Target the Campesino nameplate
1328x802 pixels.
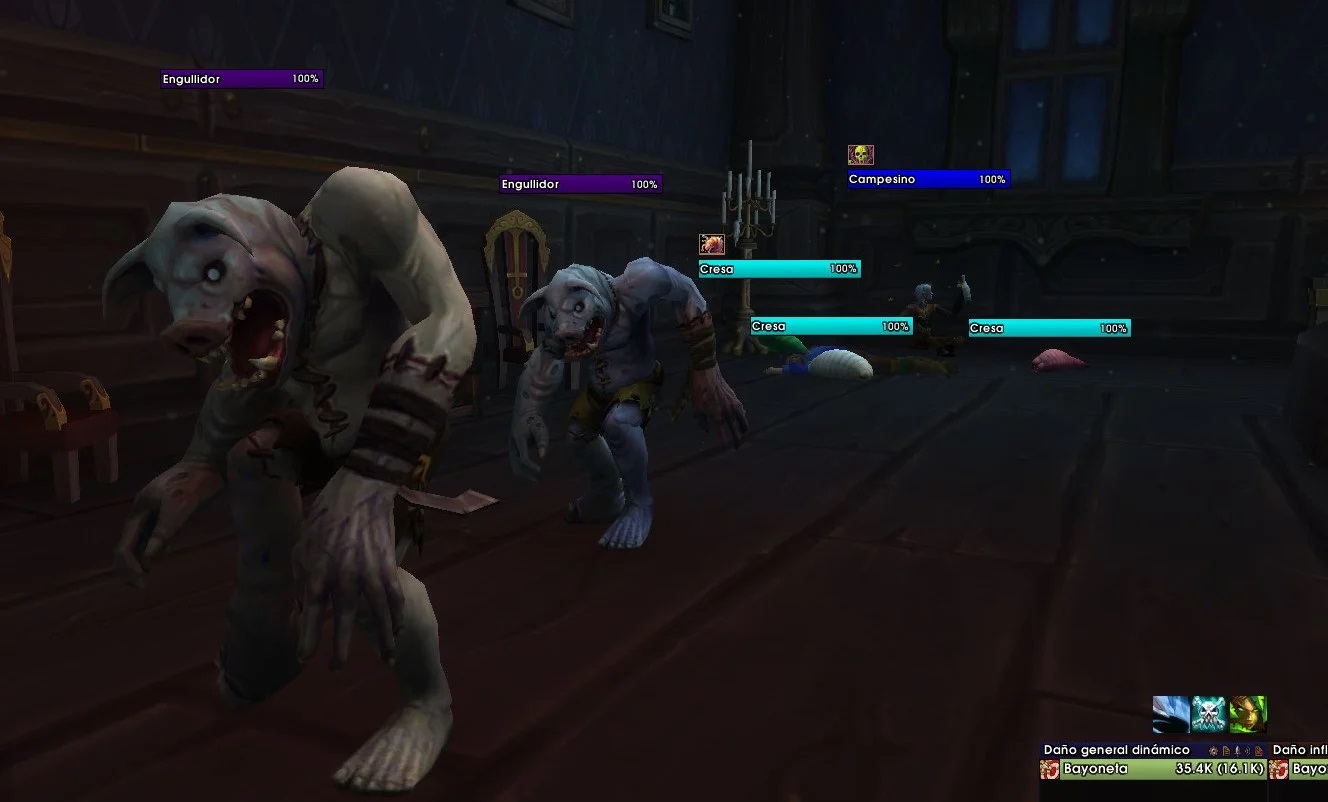click(x=928, y=180)
